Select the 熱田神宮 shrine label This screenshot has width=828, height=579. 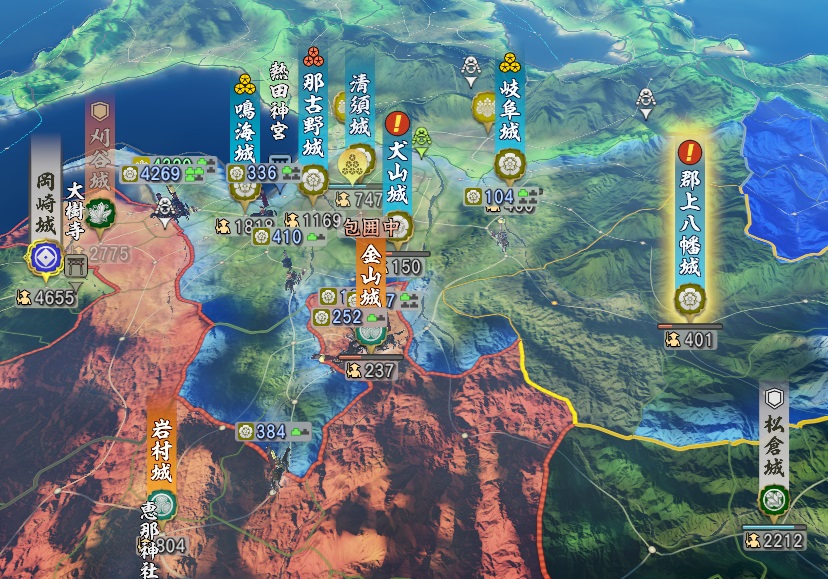279,110
